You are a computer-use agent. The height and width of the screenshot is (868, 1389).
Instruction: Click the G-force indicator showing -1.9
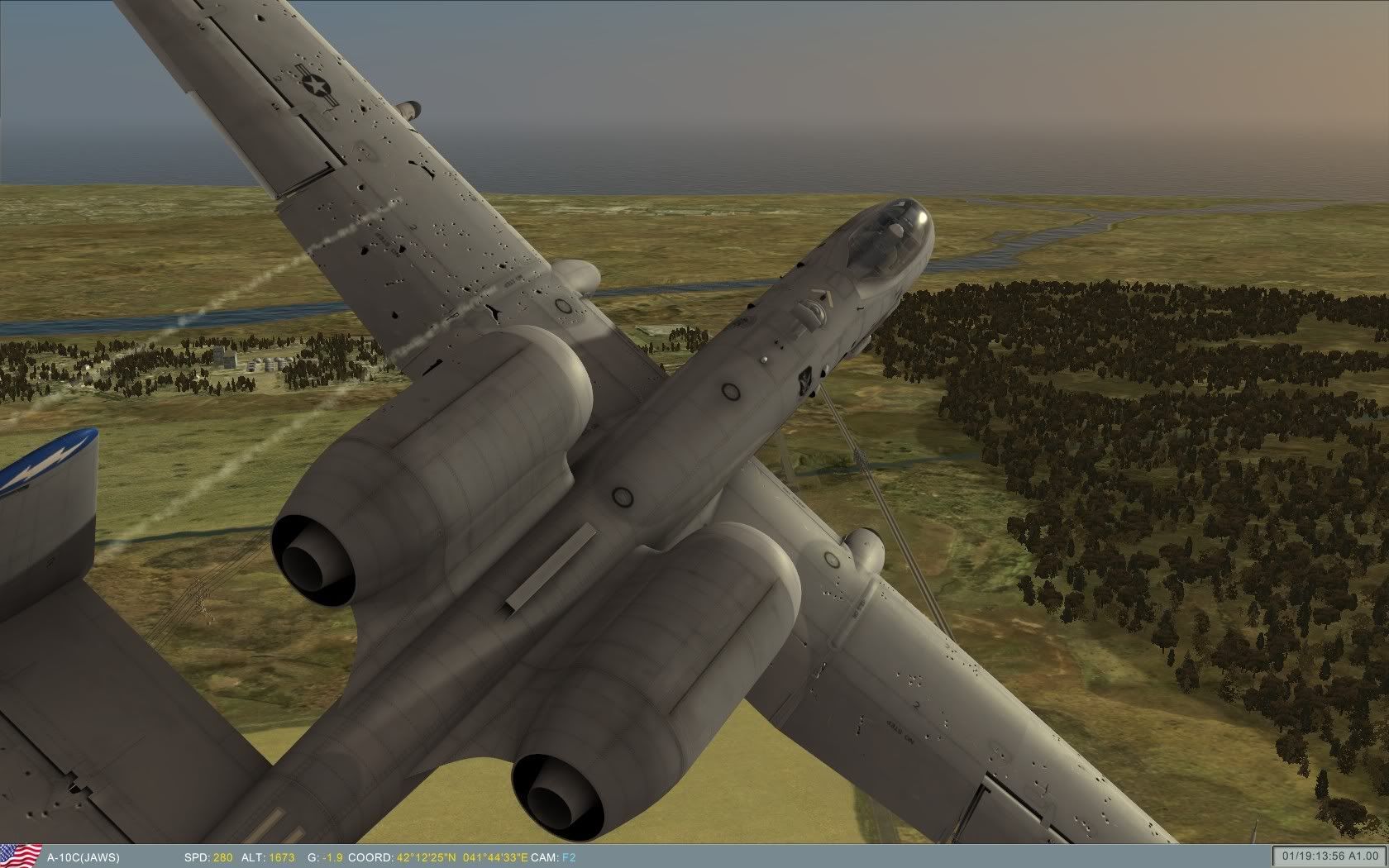coord(331,858)
